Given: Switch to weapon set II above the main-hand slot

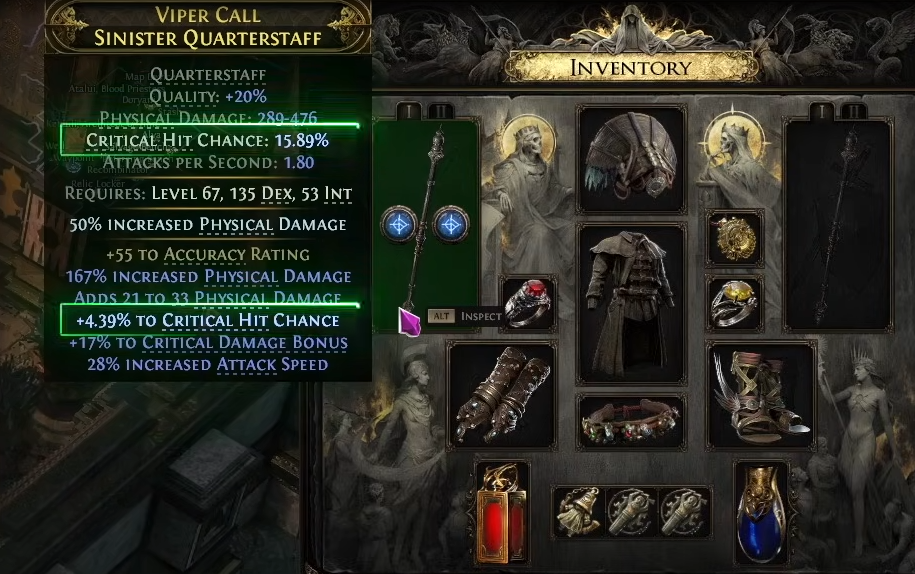Looking at the screenshot, I should [441, 111].
